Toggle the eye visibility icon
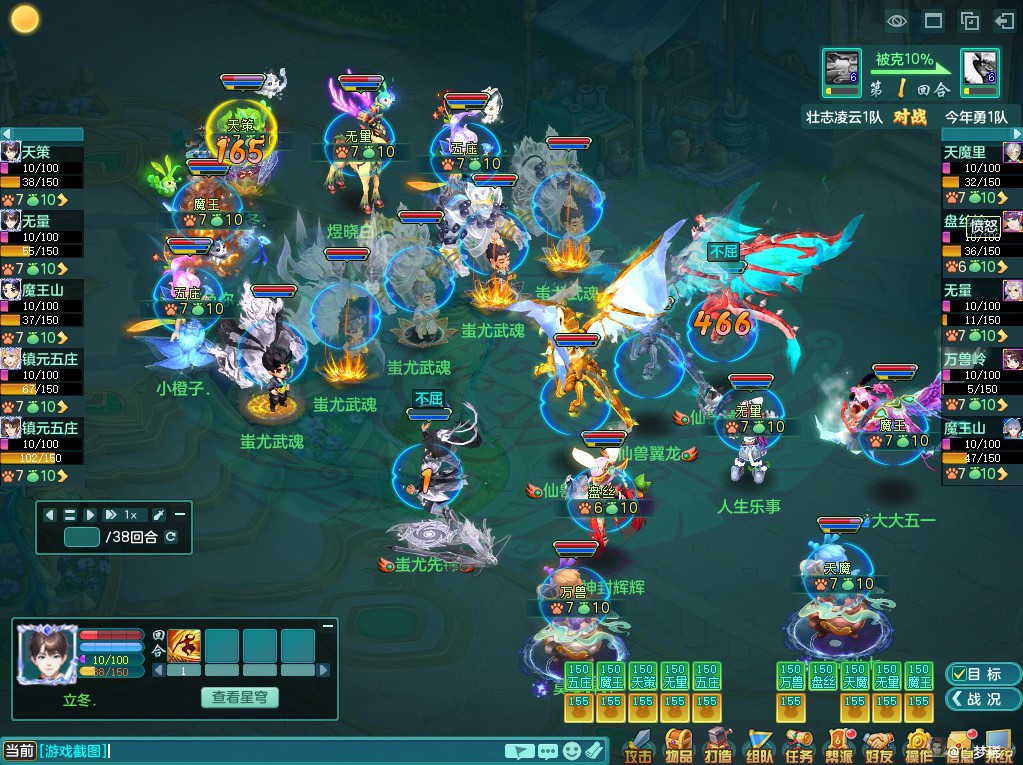The height and width of the screenshot is (765, 1023). (896, 20)
